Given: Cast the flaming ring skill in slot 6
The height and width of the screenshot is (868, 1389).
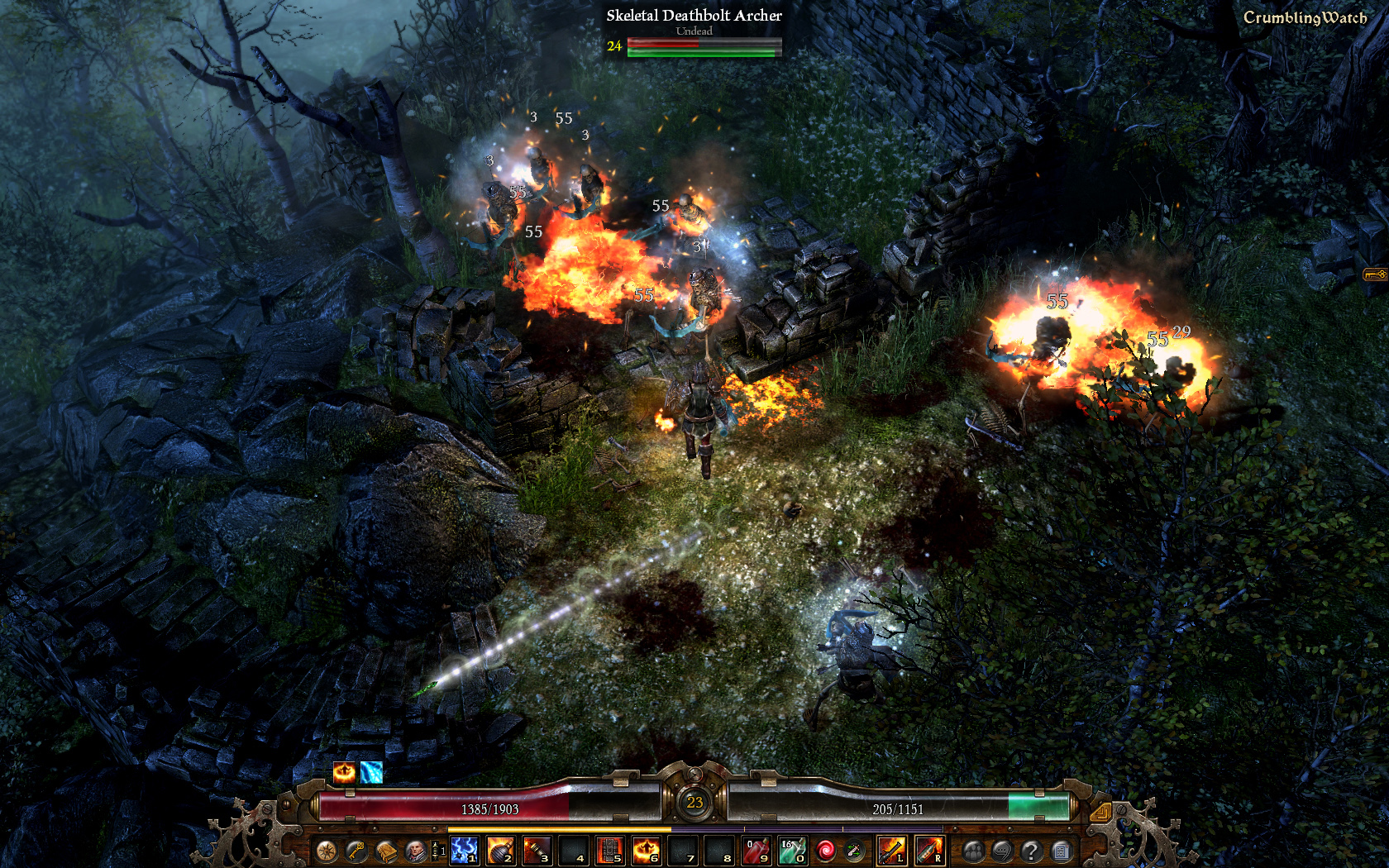Looking at the screenshot, I should 647,850.
